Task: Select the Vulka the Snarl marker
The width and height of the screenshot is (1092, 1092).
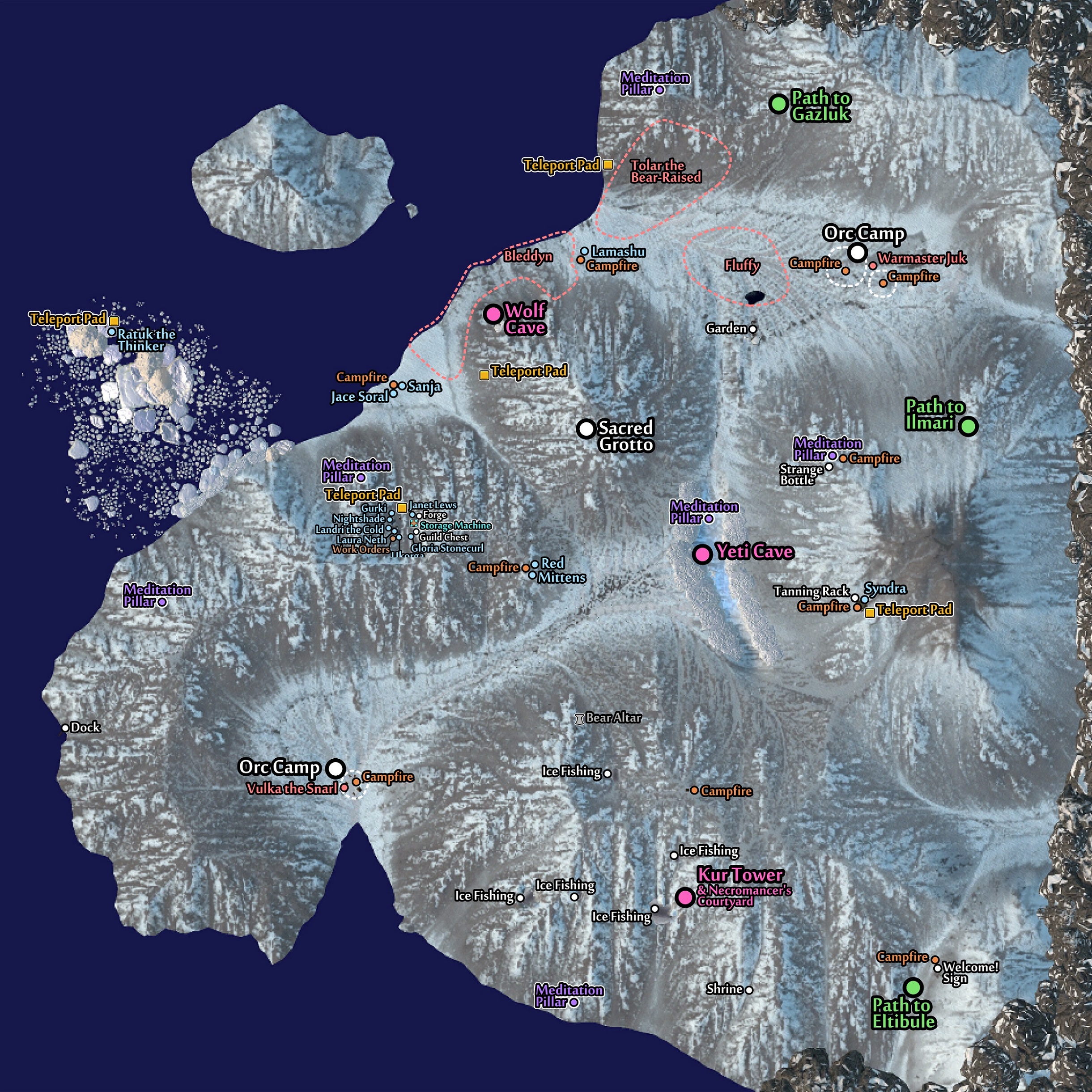Action: (344, 788)
